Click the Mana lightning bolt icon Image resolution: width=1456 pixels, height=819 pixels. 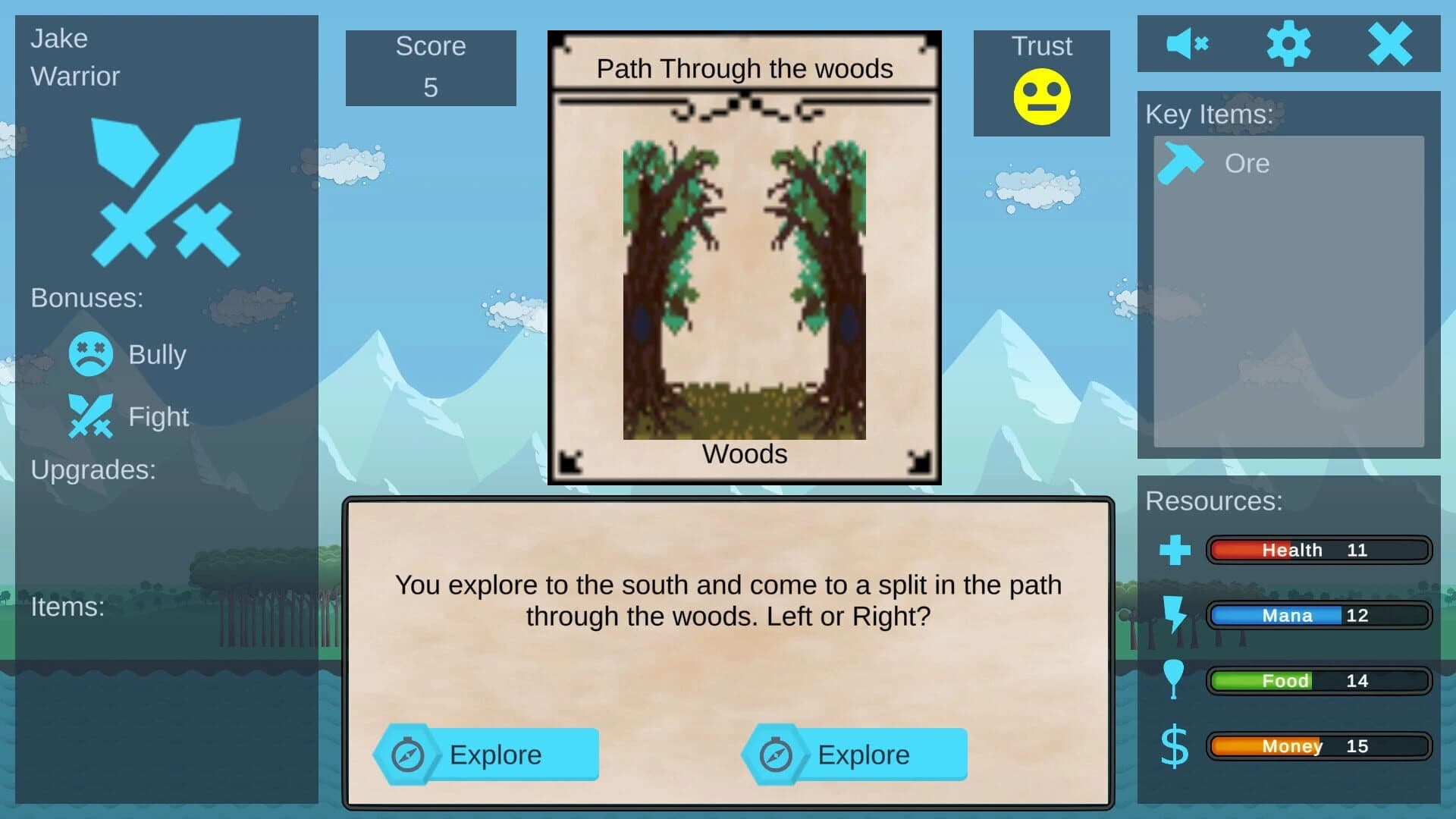[1175, 616]
